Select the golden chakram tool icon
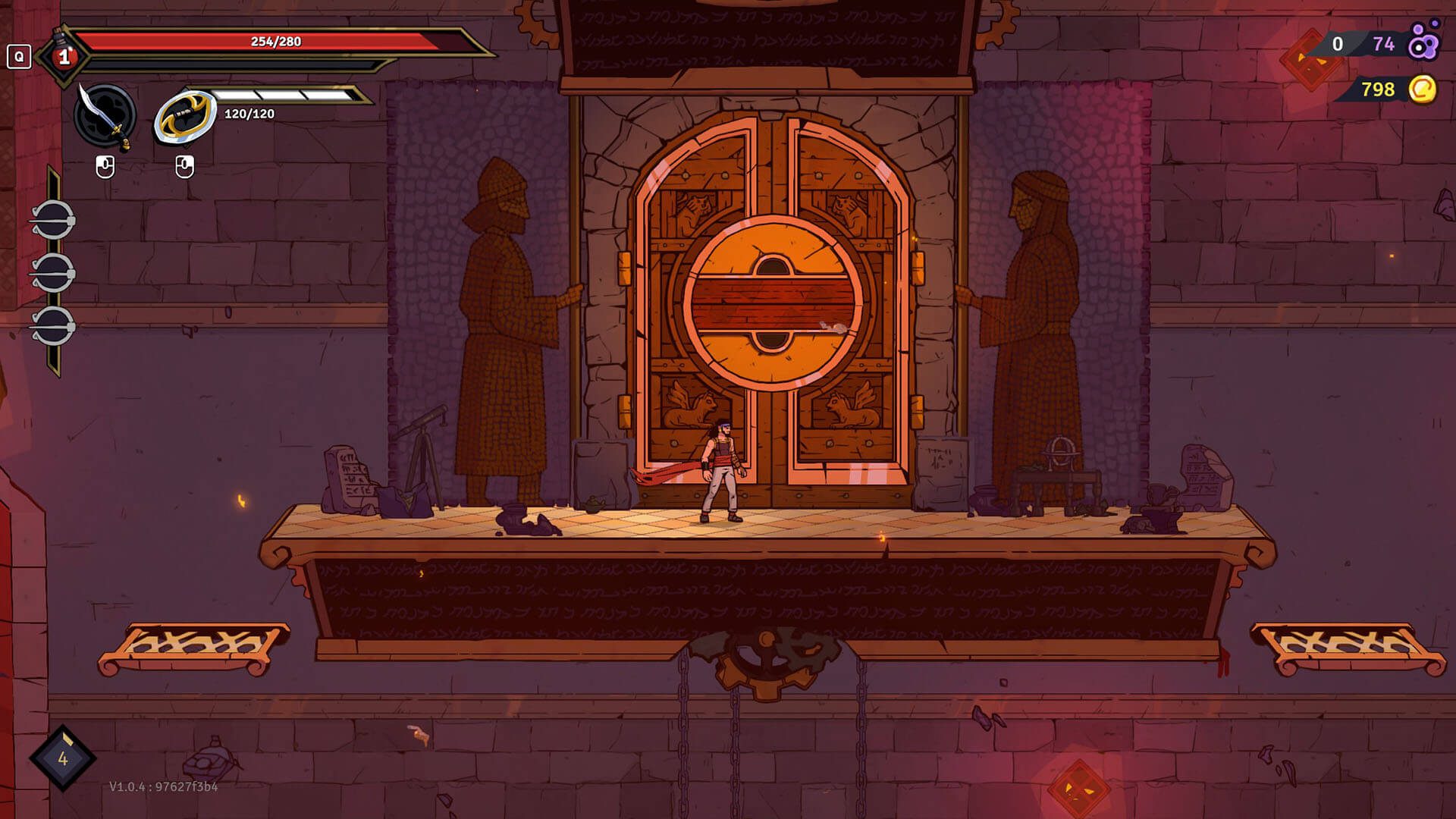Image resolution: width=1456 pixels, height=819 pixels. [x=185, y=116]
